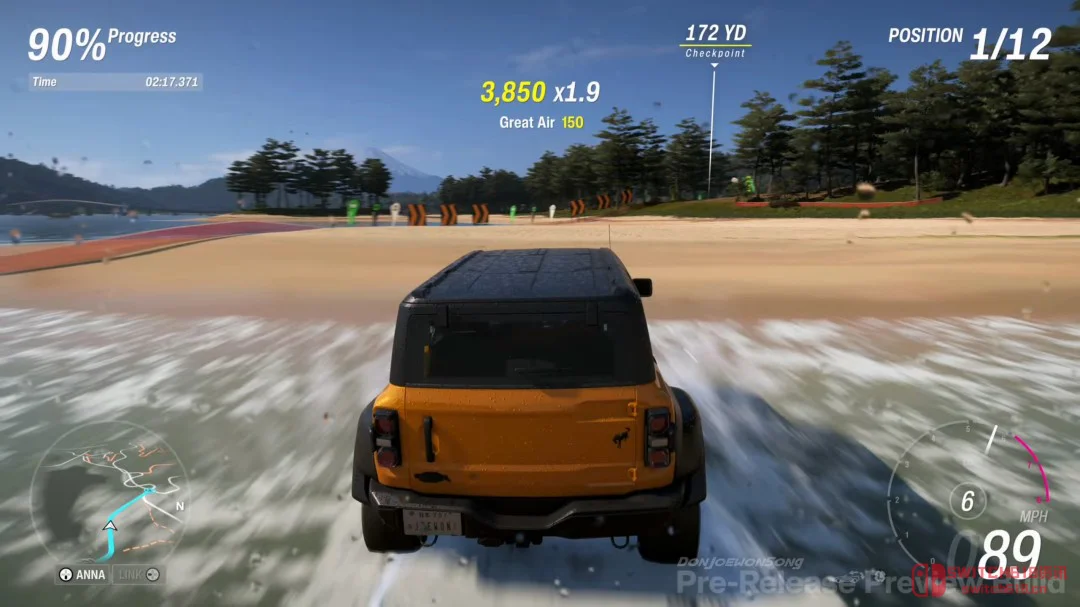The image size is (1080, 607).
Task: Activate the ANNA assistant button
Action: (x=83, y=575)
